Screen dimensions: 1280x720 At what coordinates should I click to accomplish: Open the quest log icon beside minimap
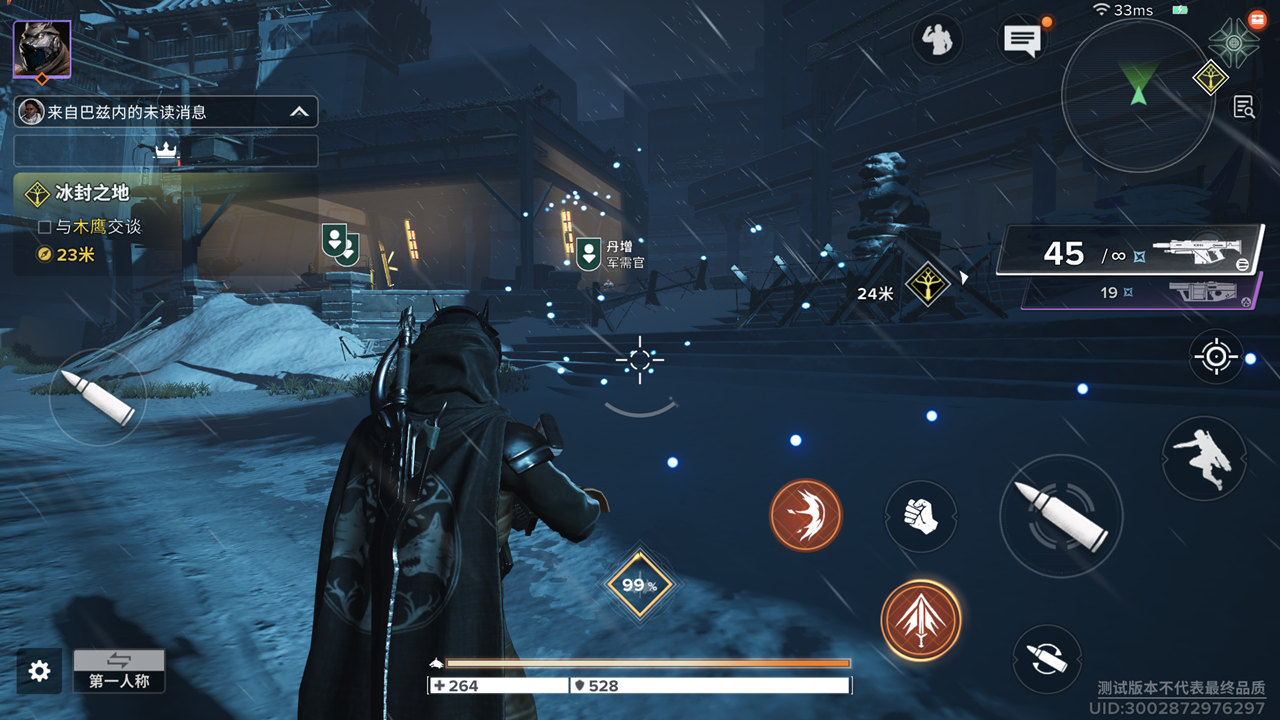[1244, 107]
